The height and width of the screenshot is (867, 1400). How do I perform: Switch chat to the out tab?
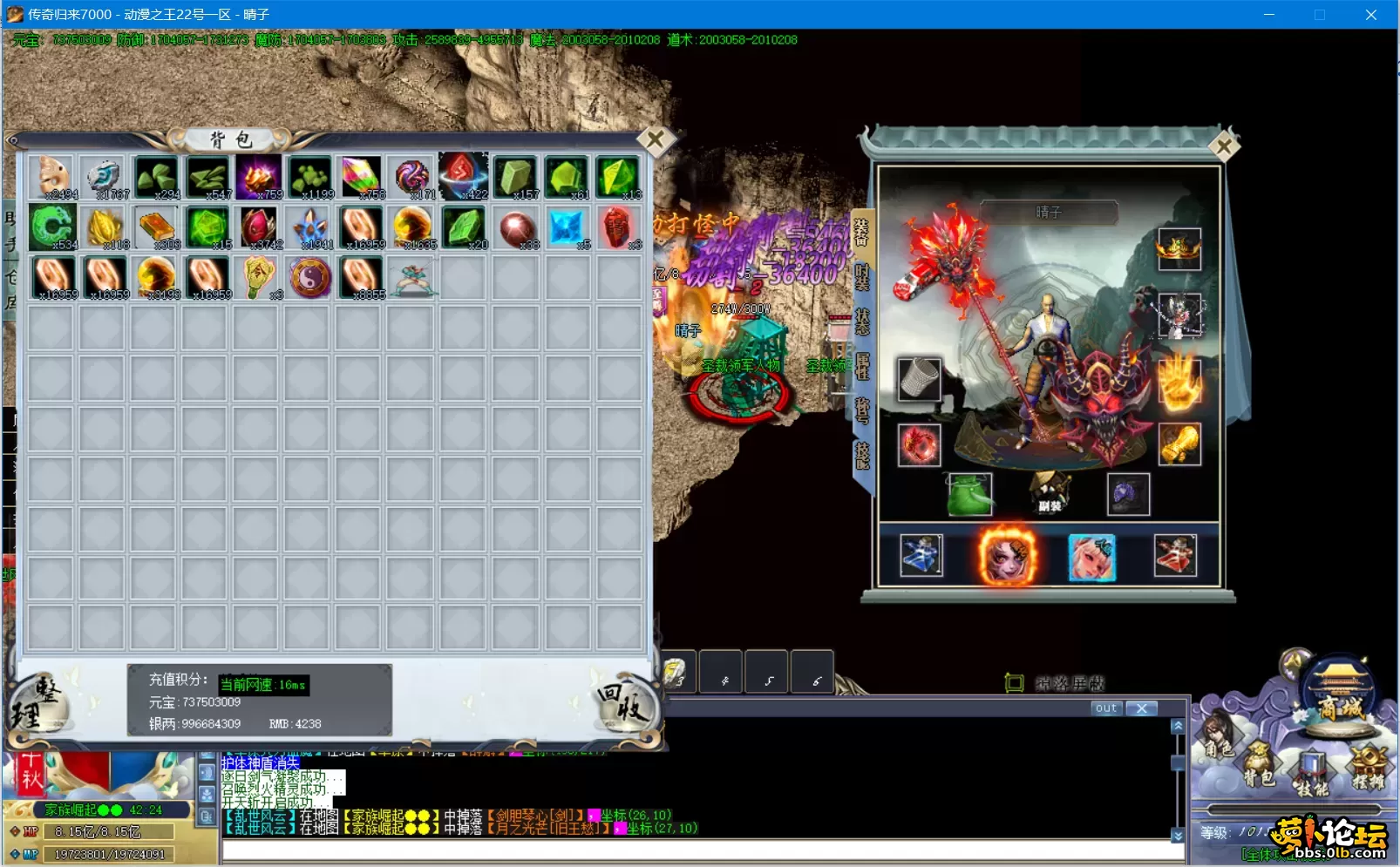point(1105,708)
